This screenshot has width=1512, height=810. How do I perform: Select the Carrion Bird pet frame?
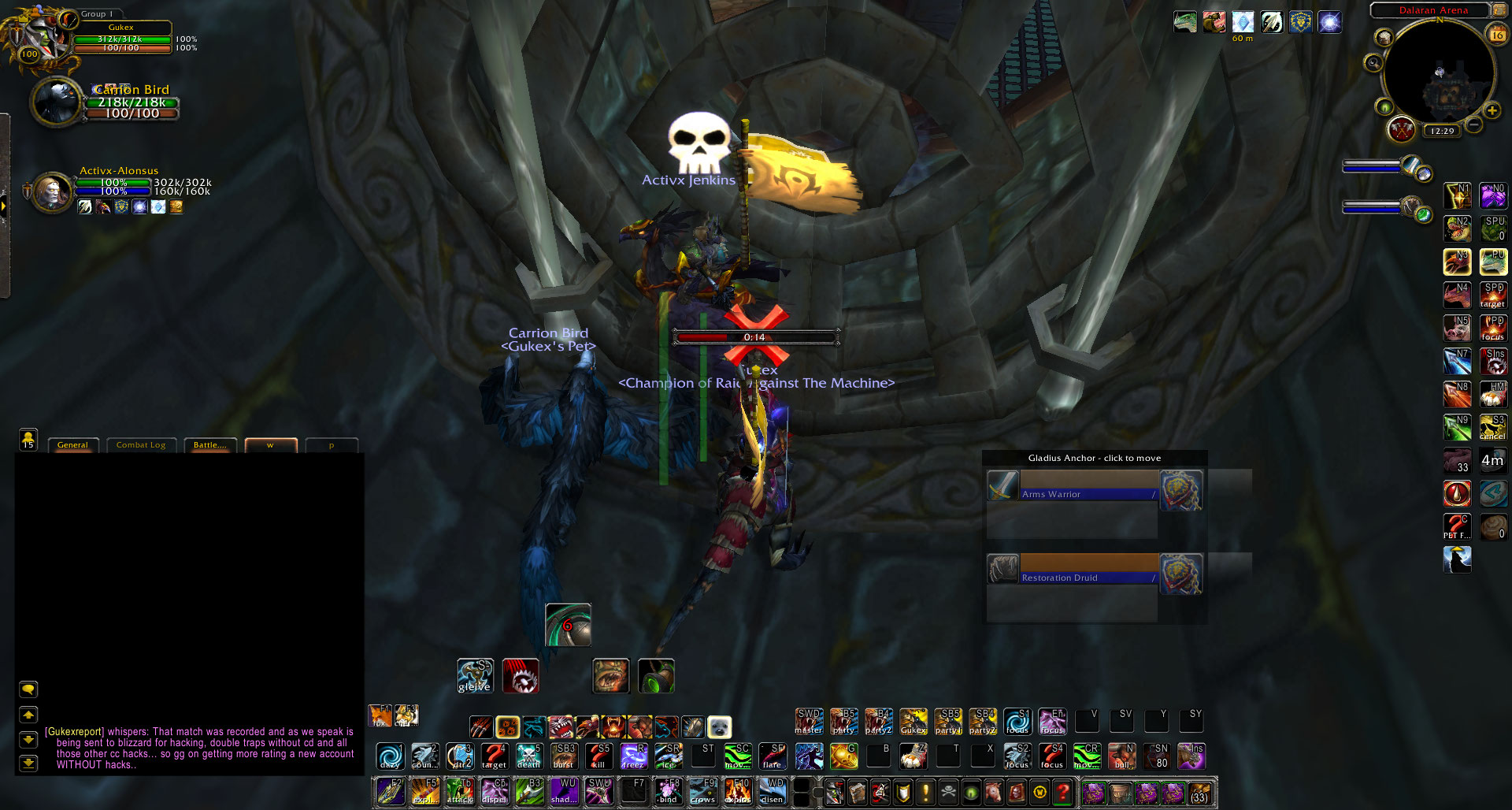pyautogui.click(x=57, y=101)
